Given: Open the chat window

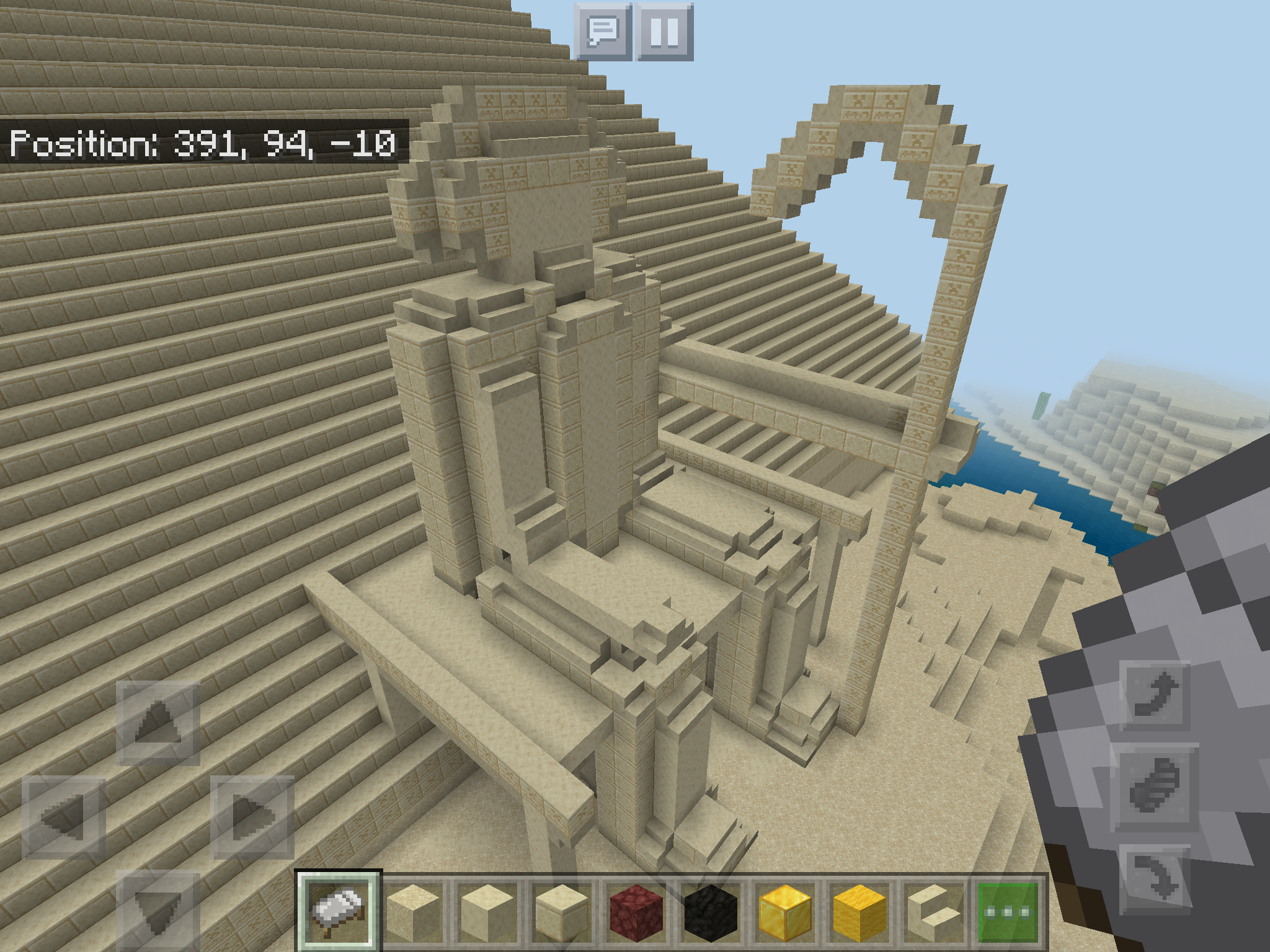Looking at the screenshot, I should pyautogui.click(x=603, y=32).
